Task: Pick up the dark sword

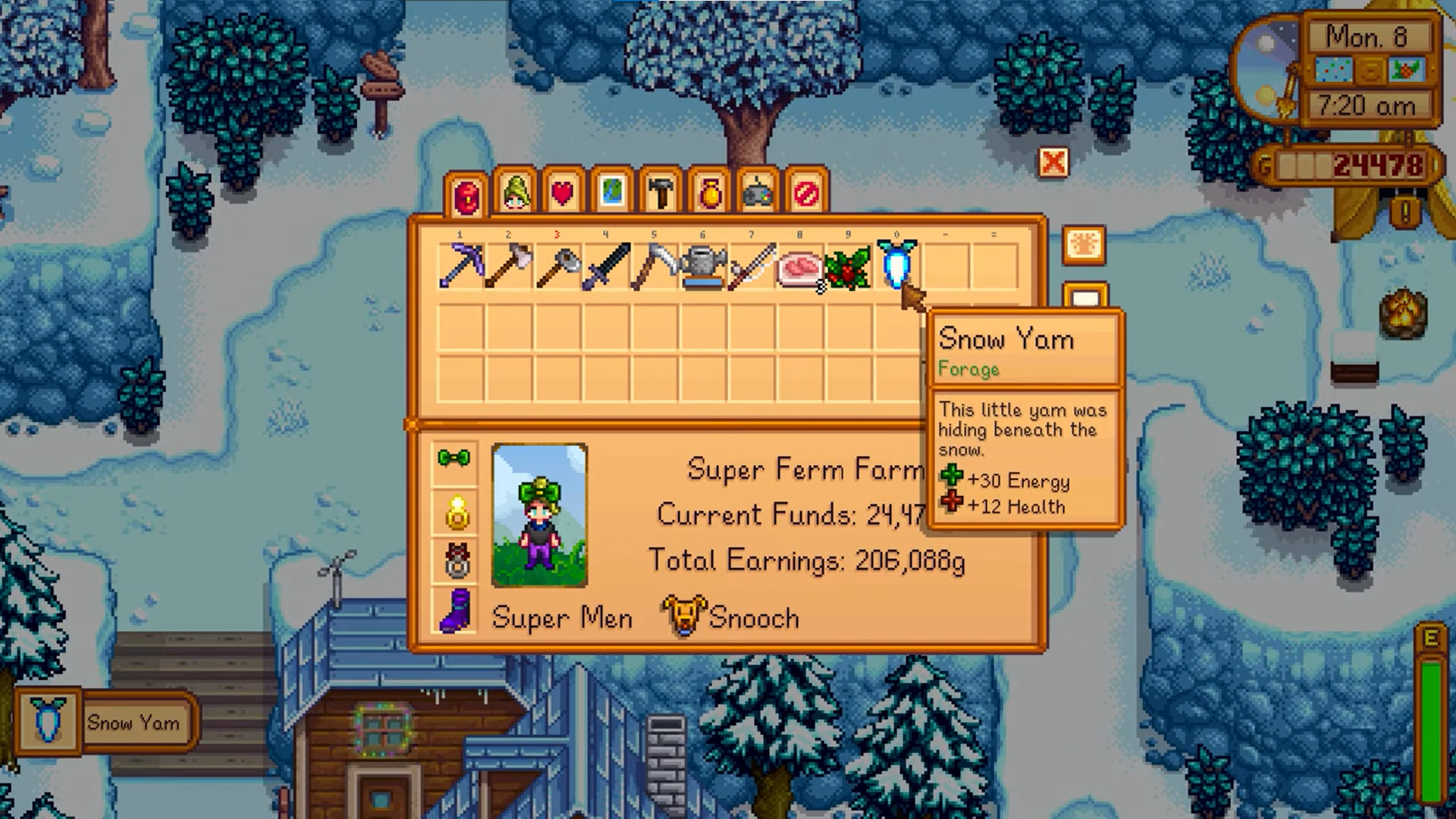Action: pos(606,266)
